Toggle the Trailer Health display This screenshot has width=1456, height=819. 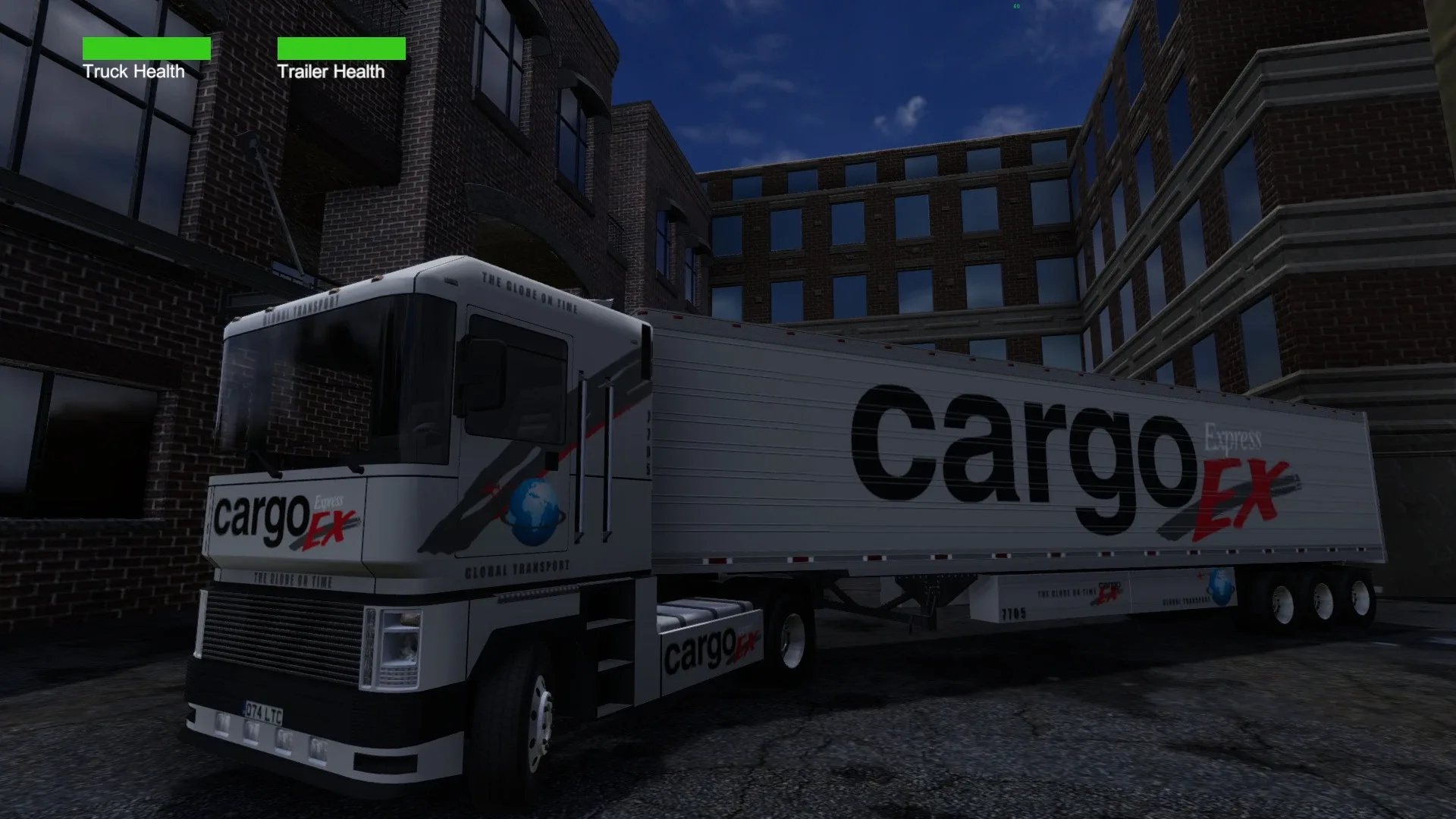[x=342, y=50]
